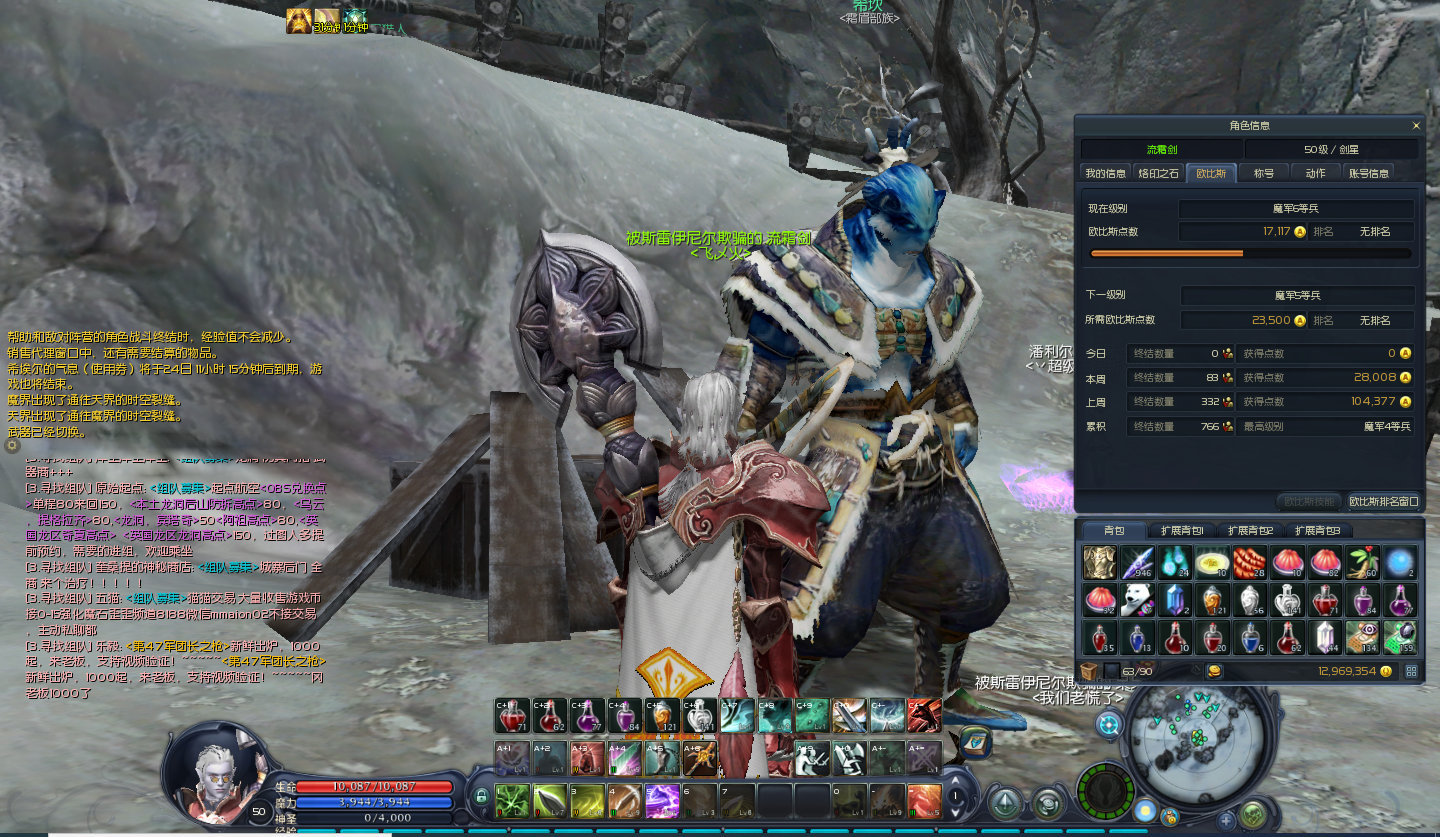The height and width of the screenshot is (837, 1440).
Task: Open the 欧比斯排名窗口 button
Action: 1383,501
